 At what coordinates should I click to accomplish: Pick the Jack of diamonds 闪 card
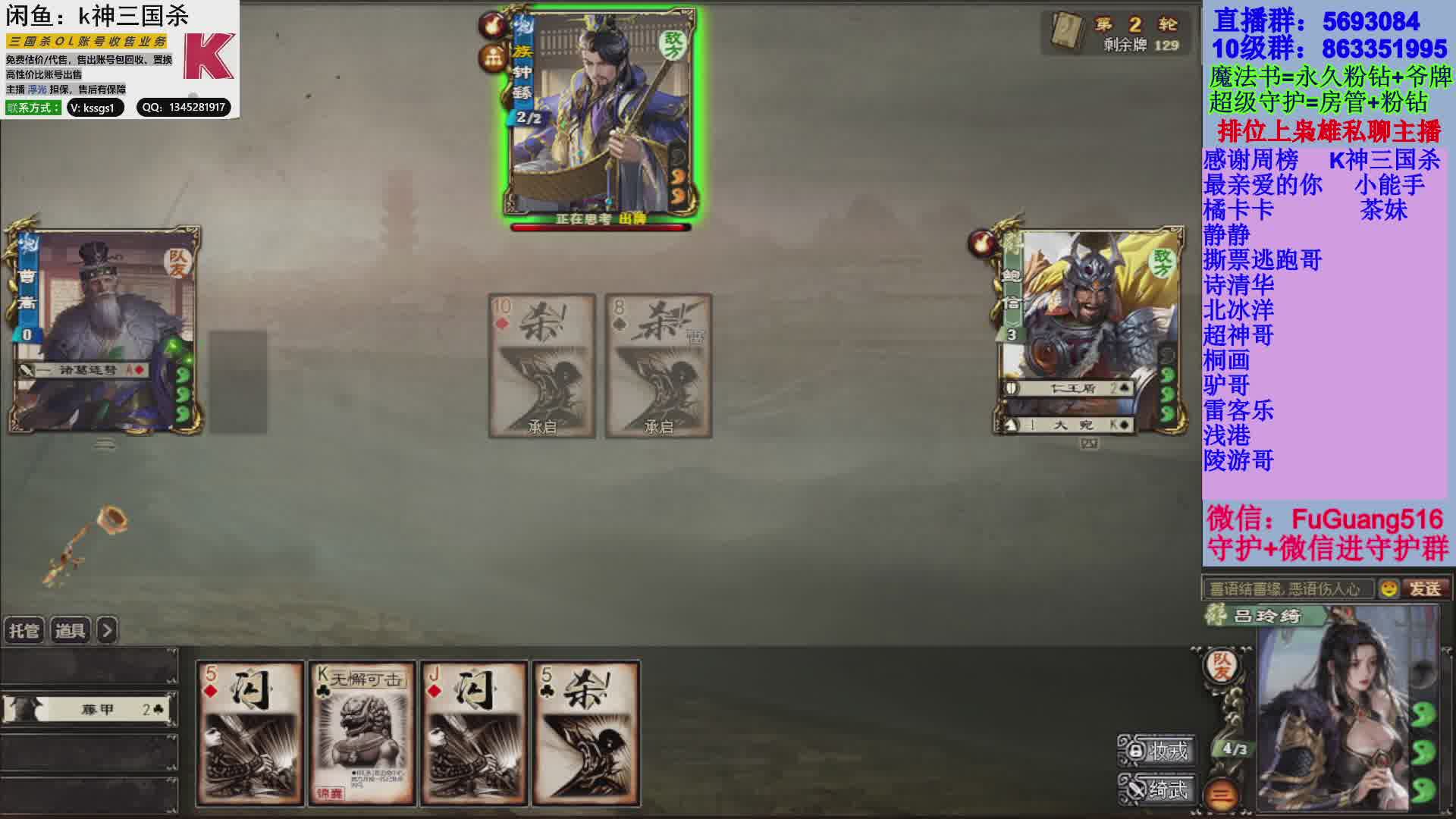(x=474, y=732)
